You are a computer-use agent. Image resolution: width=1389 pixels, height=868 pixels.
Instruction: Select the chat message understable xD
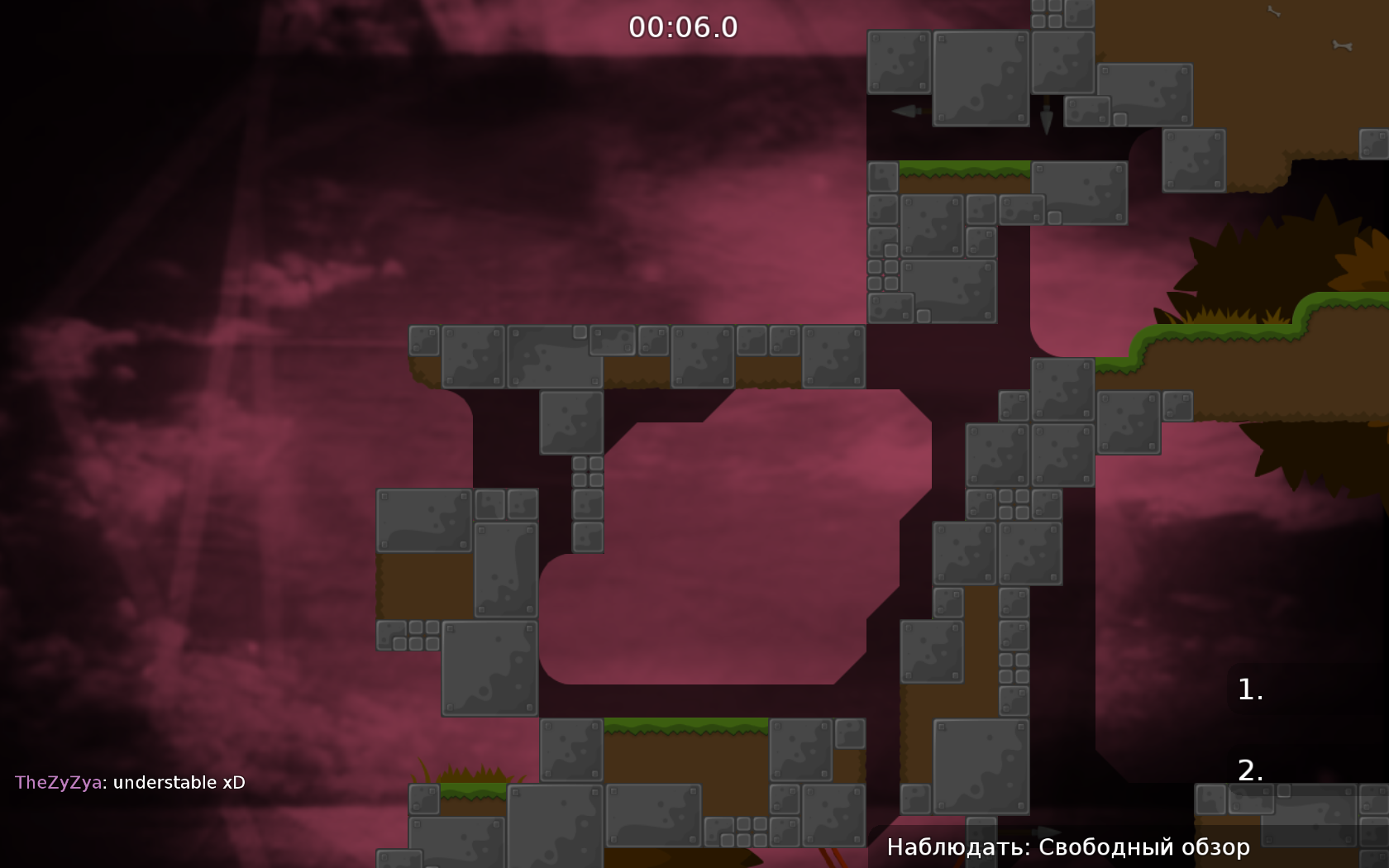[178, 782]
